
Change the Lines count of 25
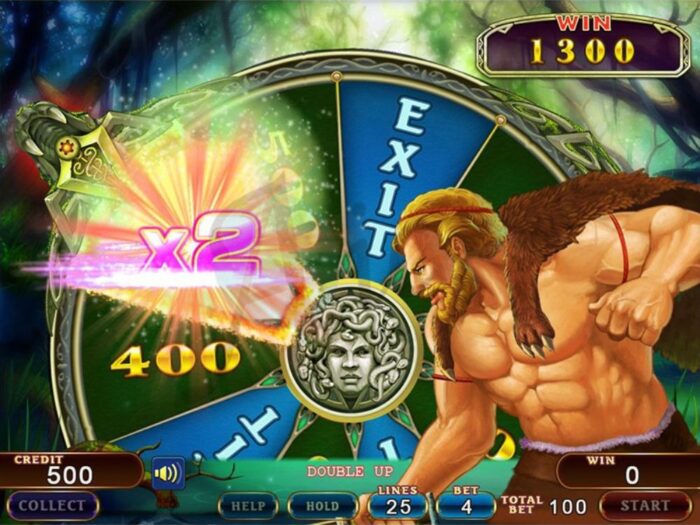point(397,506)
